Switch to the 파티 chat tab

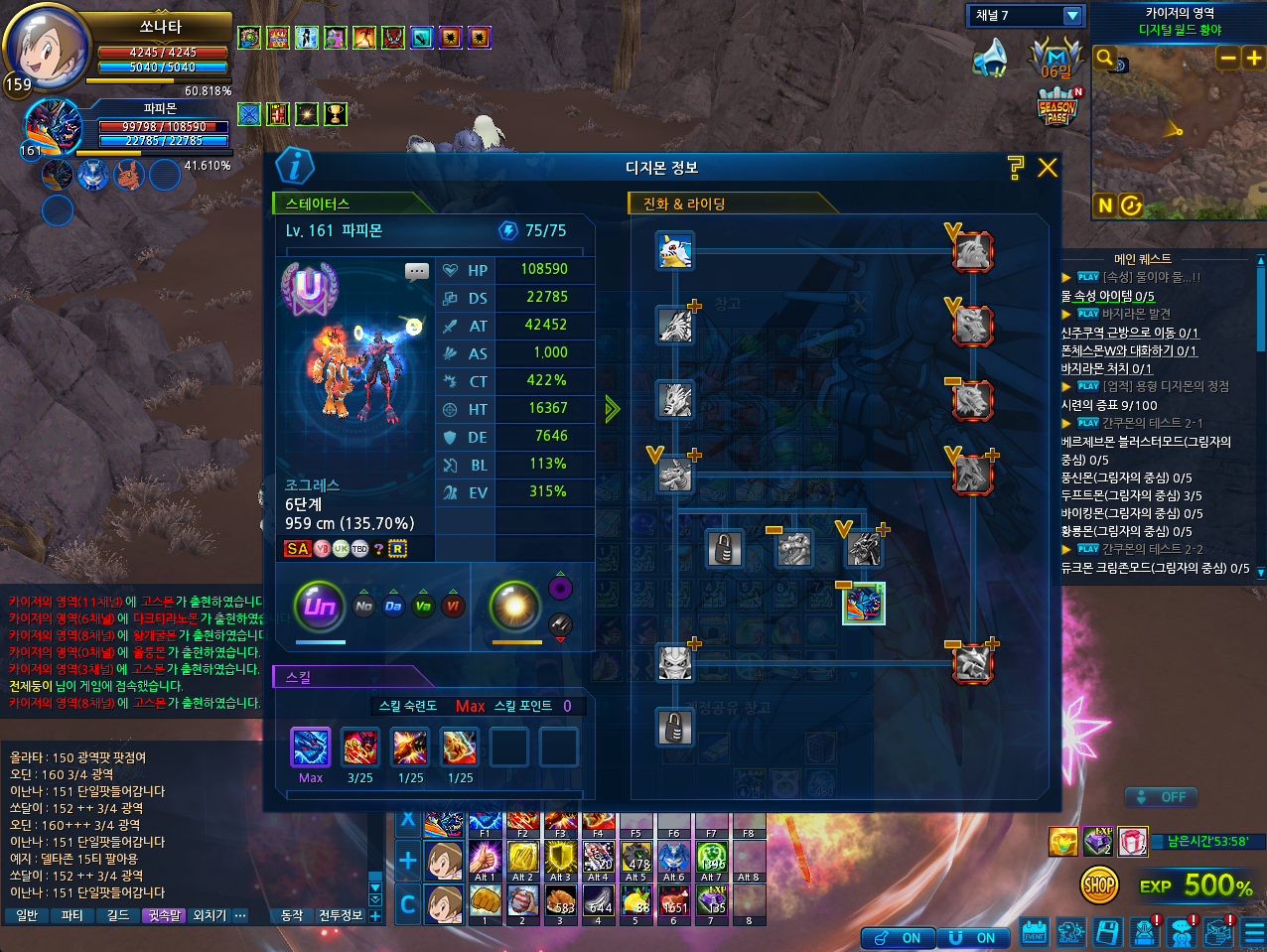click(x=72, y=915)
